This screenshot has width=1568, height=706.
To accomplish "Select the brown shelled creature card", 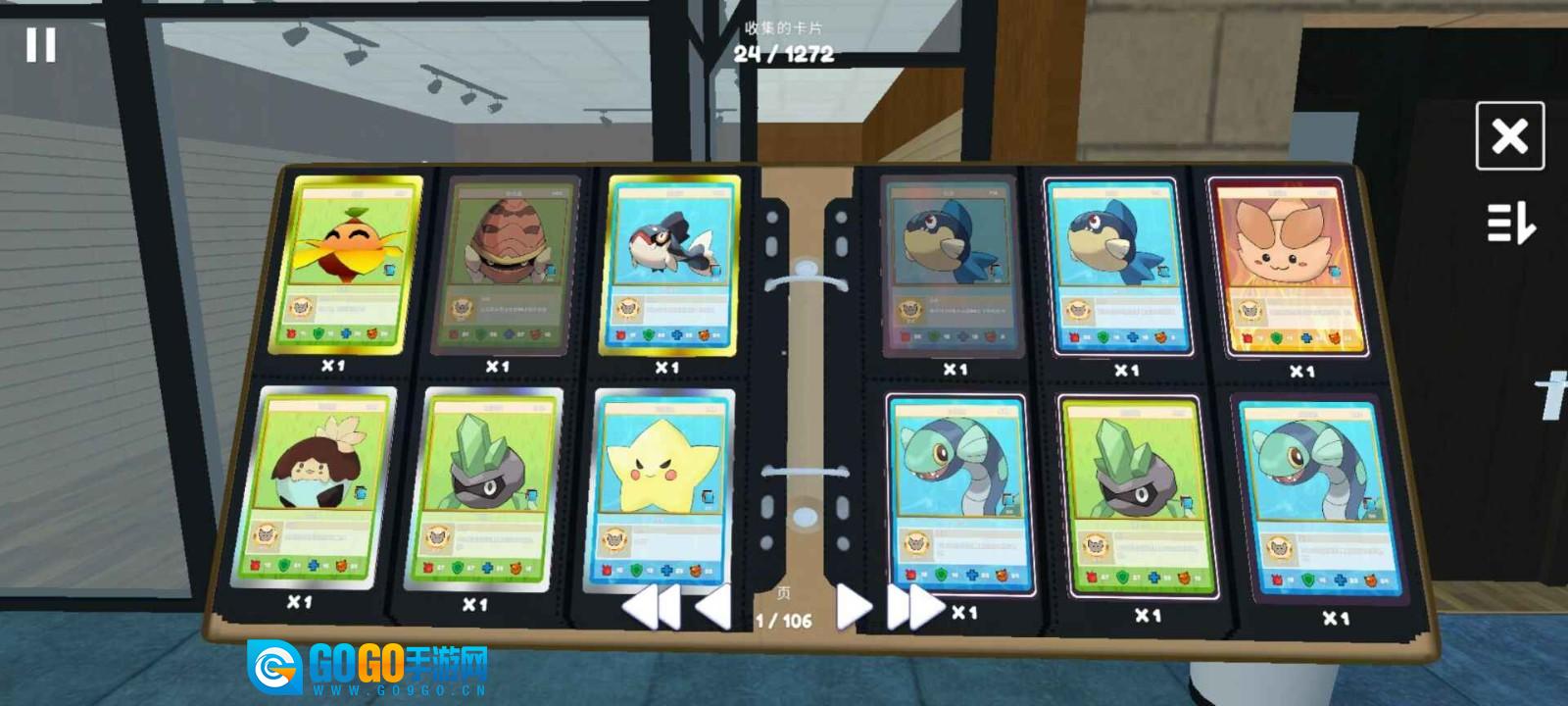I will pyautogui.click(x=504, y=267).
